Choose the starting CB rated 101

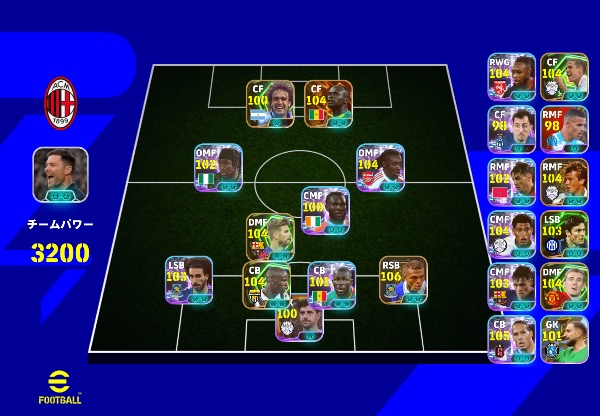331,285
